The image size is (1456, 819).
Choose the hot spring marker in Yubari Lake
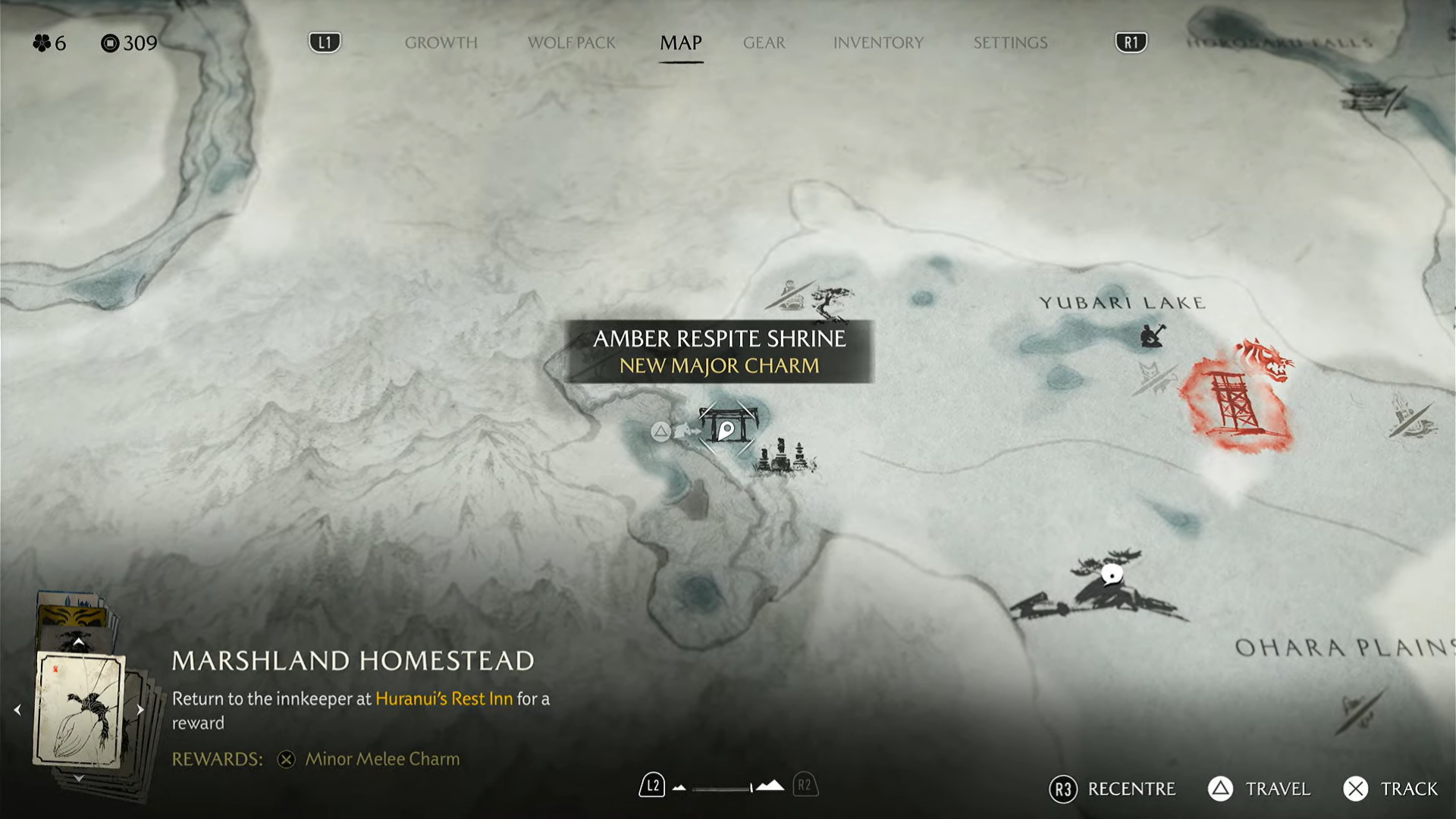[1152, 335]
